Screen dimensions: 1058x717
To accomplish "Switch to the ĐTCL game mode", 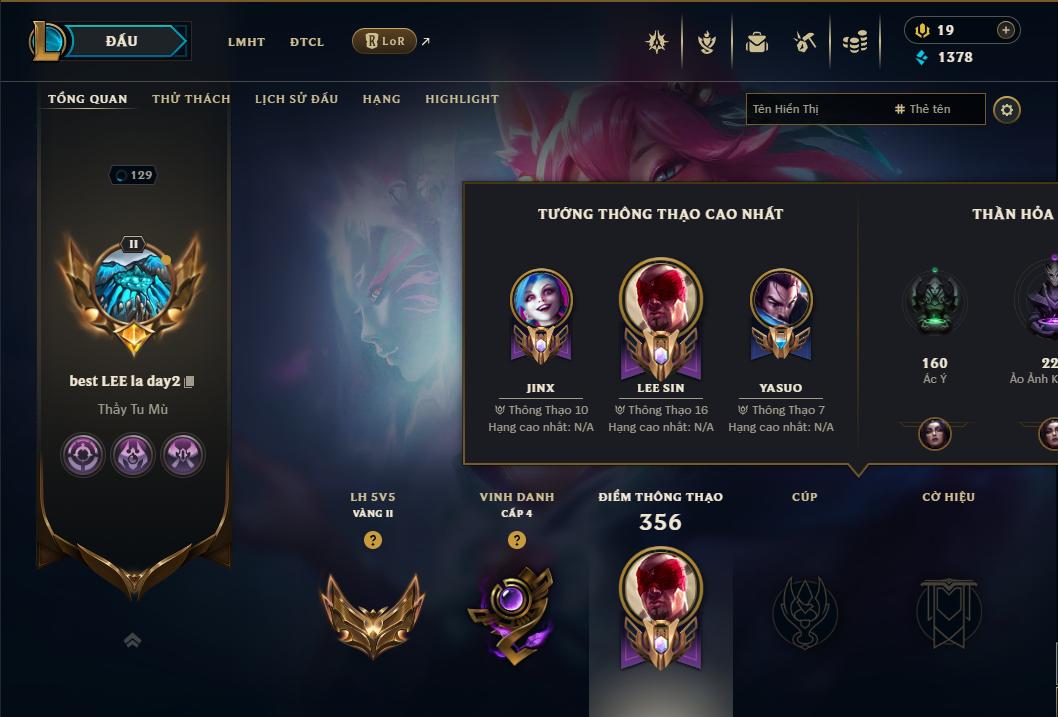I will tap(307, 42).
